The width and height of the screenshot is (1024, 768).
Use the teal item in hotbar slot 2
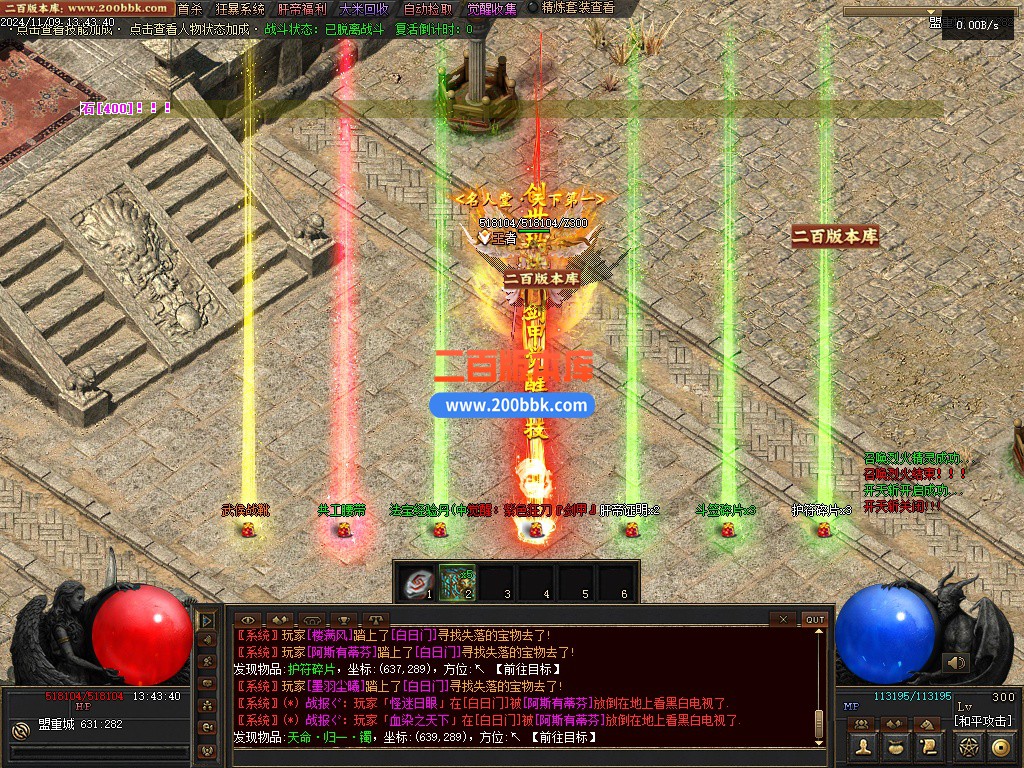click(458, 582)
